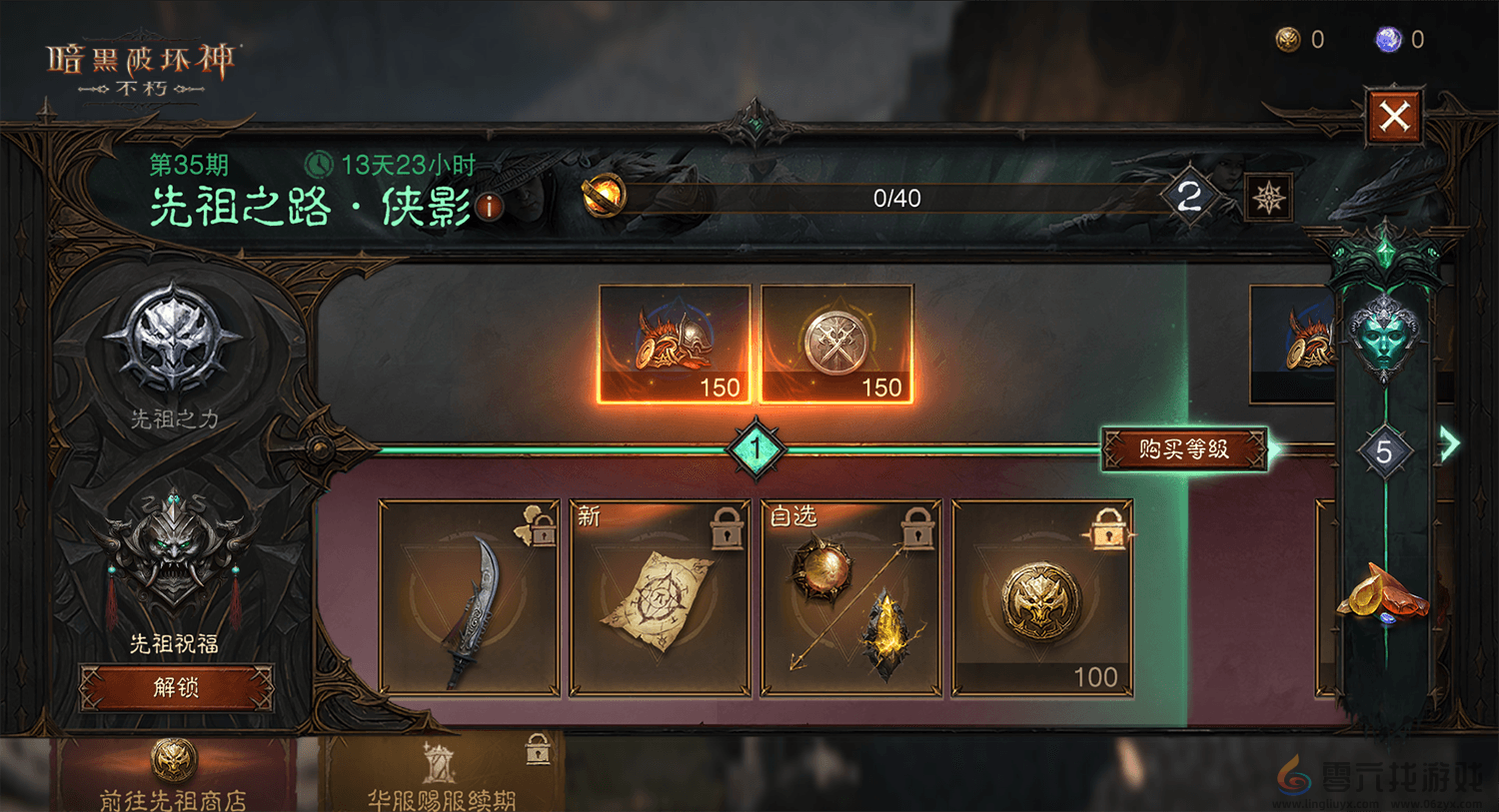Viewport: 1499px width, 812px height.
Task: Select the 先祖之力 silver emblem
Action: click(x=175, y=340)
